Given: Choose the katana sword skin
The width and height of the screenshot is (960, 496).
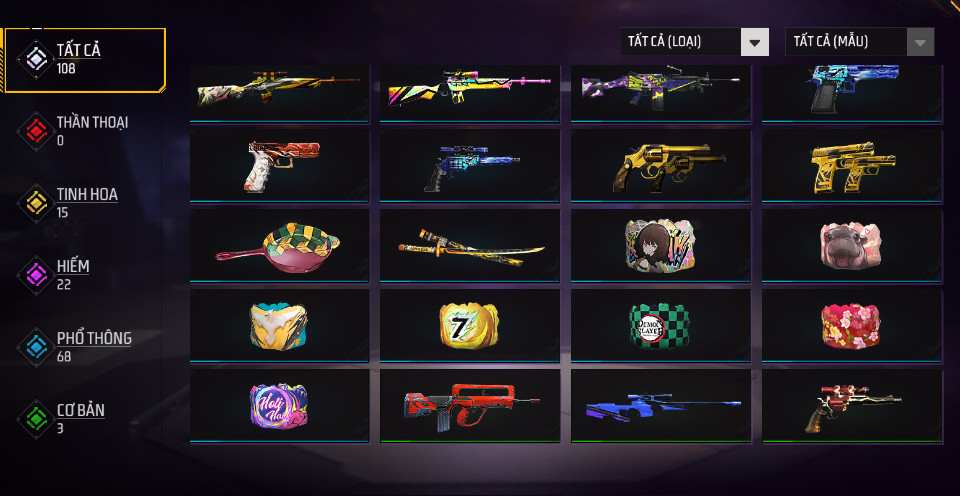Looking at the screenshot, I should (x=470, y=246).
